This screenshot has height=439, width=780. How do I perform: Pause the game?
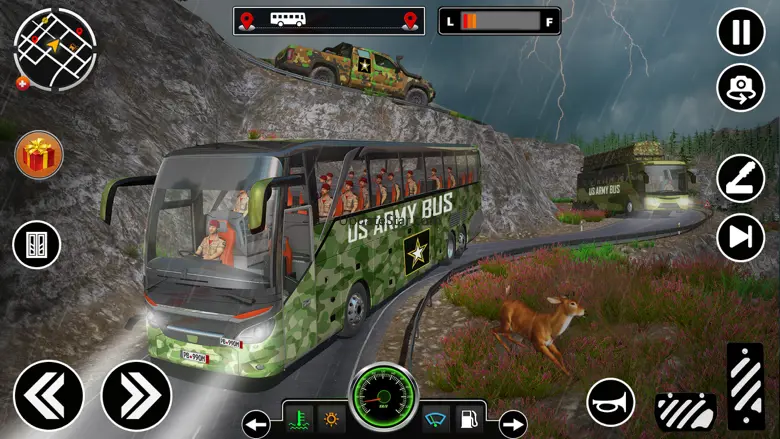click(741, 31)
